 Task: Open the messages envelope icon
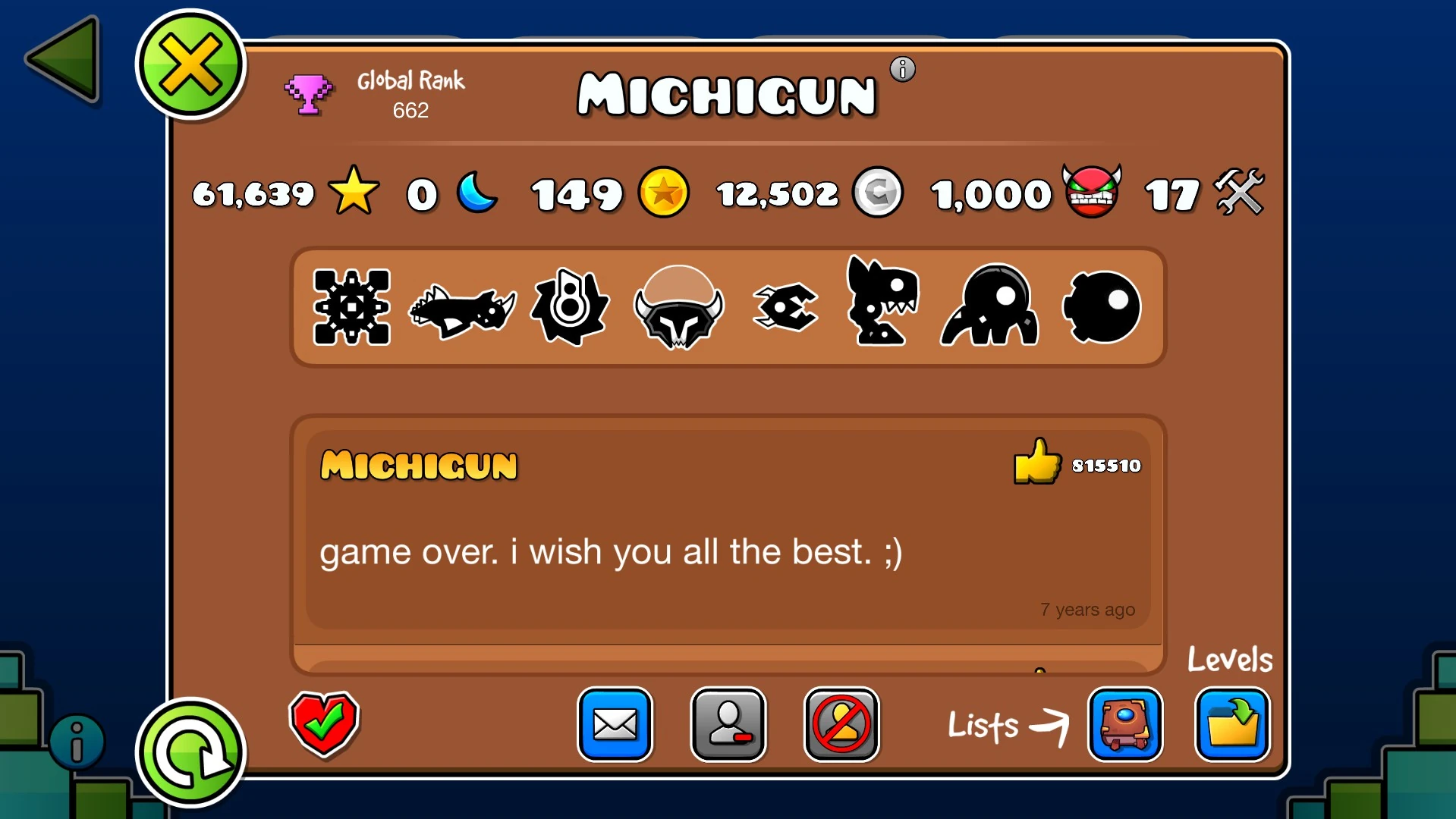click(x=615, y=725)
